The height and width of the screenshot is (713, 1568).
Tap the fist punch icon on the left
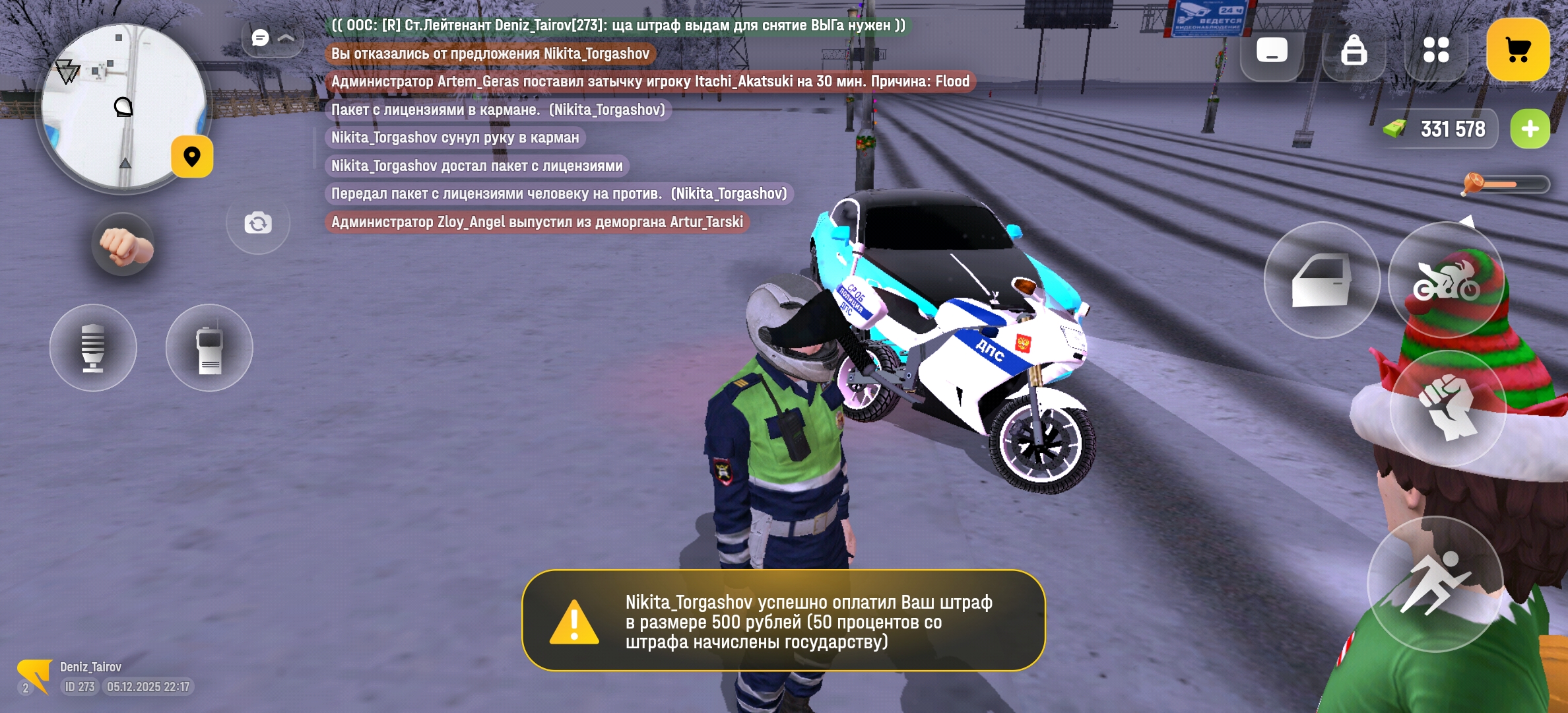click(123, 245)
